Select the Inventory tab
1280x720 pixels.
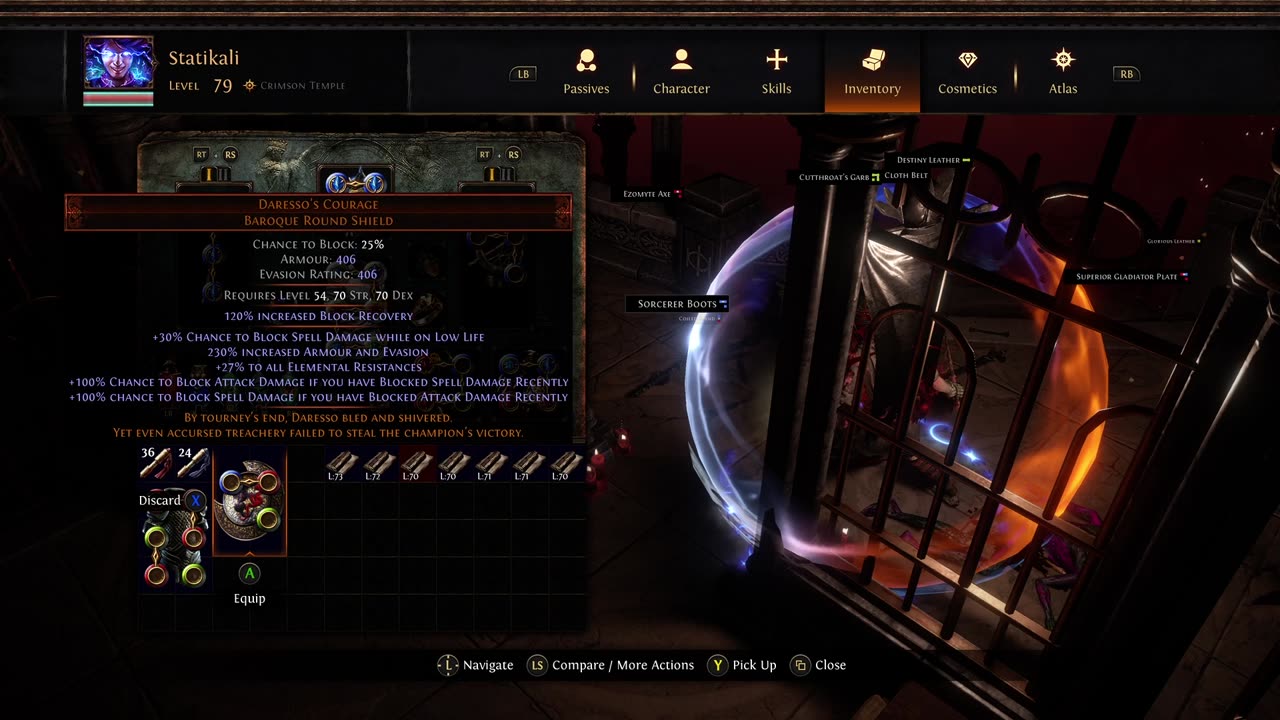[872, 72]
